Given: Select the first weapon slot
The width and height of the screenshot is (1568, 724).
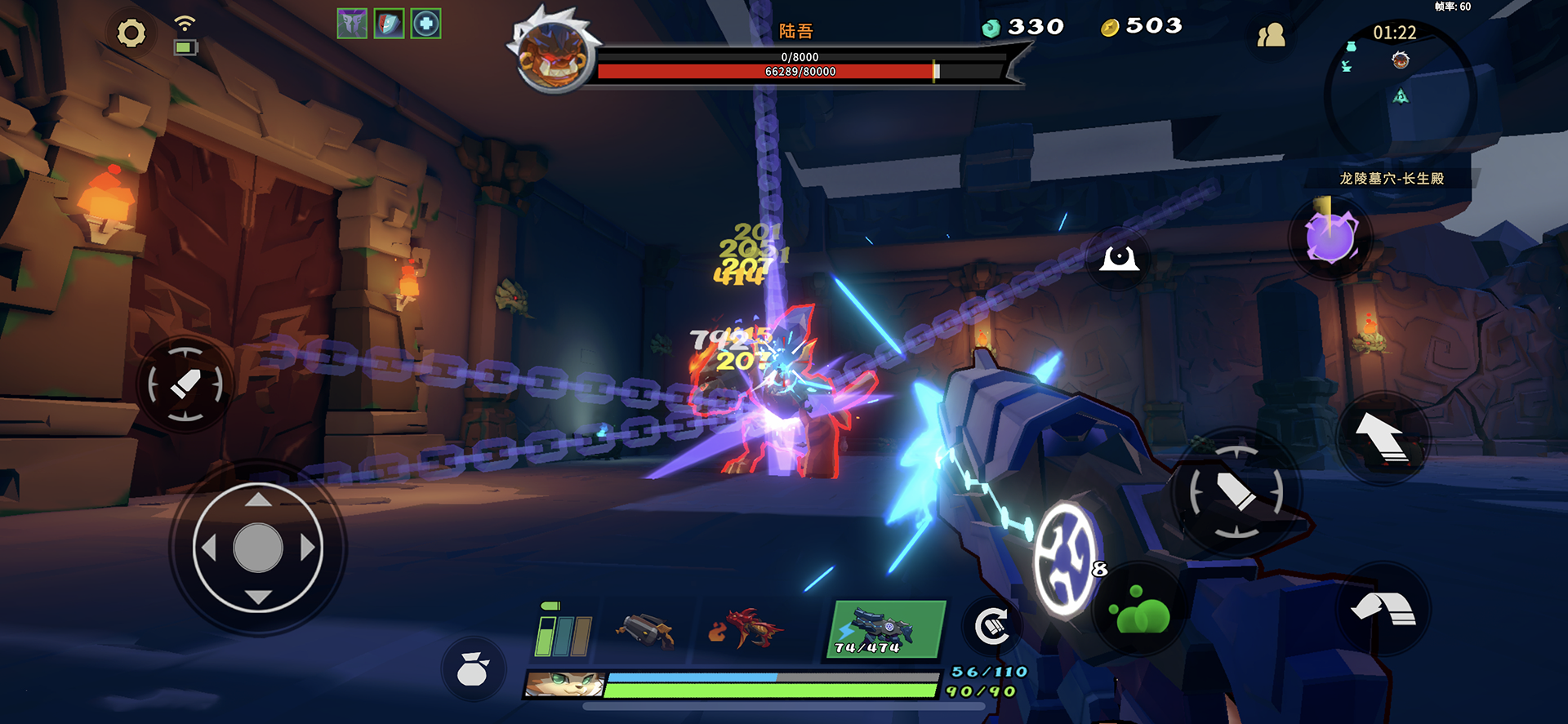Looking at the screenshot, I should [x=645, y=630].
